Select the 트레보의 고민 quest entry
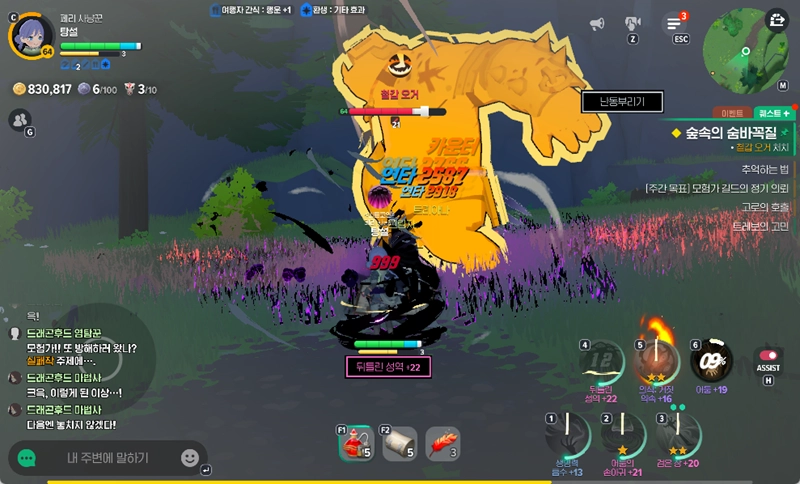 coord(759,225)
